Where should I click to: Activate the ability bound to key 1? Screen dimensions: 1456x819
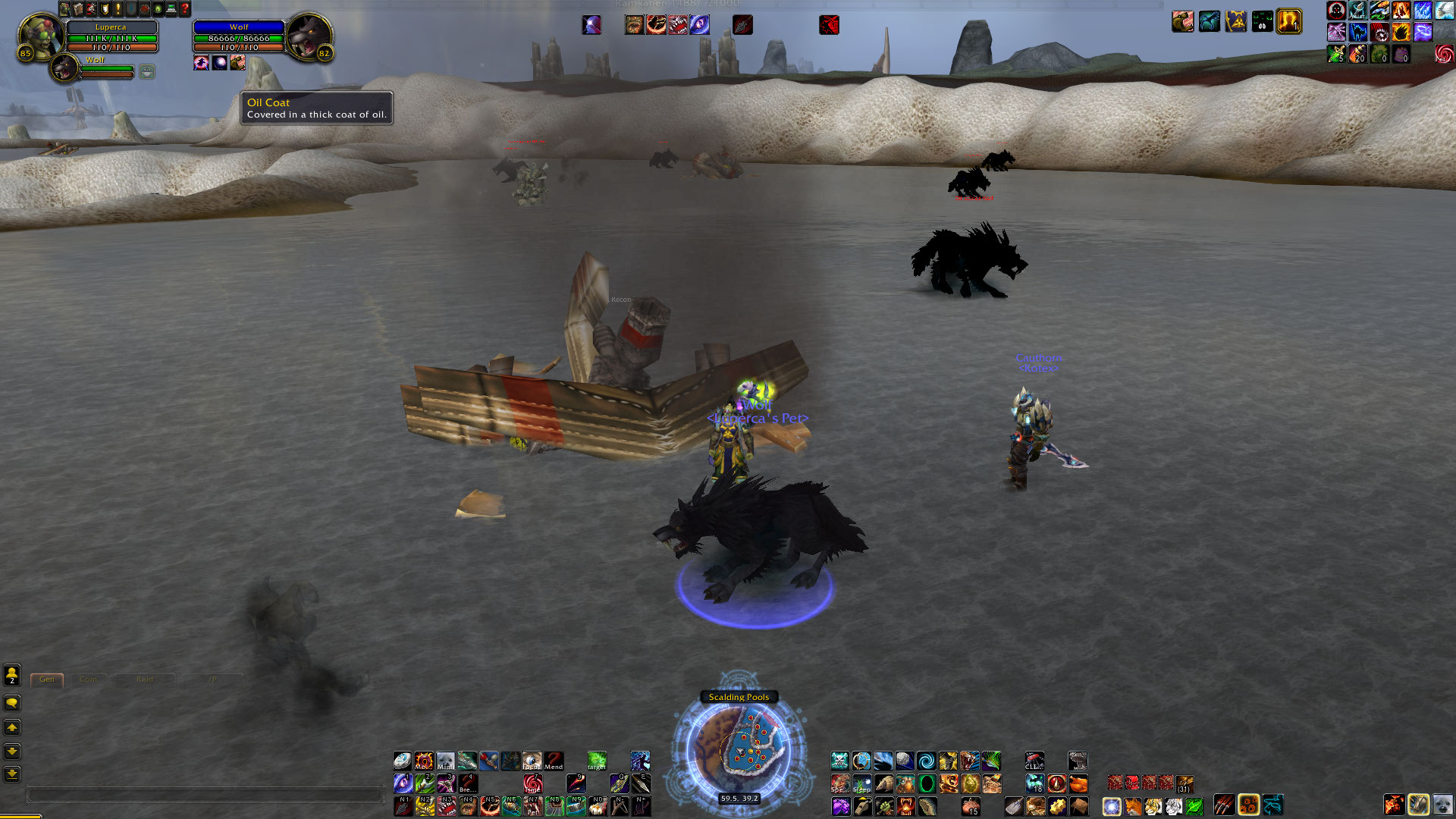click(x=403, y=783)
